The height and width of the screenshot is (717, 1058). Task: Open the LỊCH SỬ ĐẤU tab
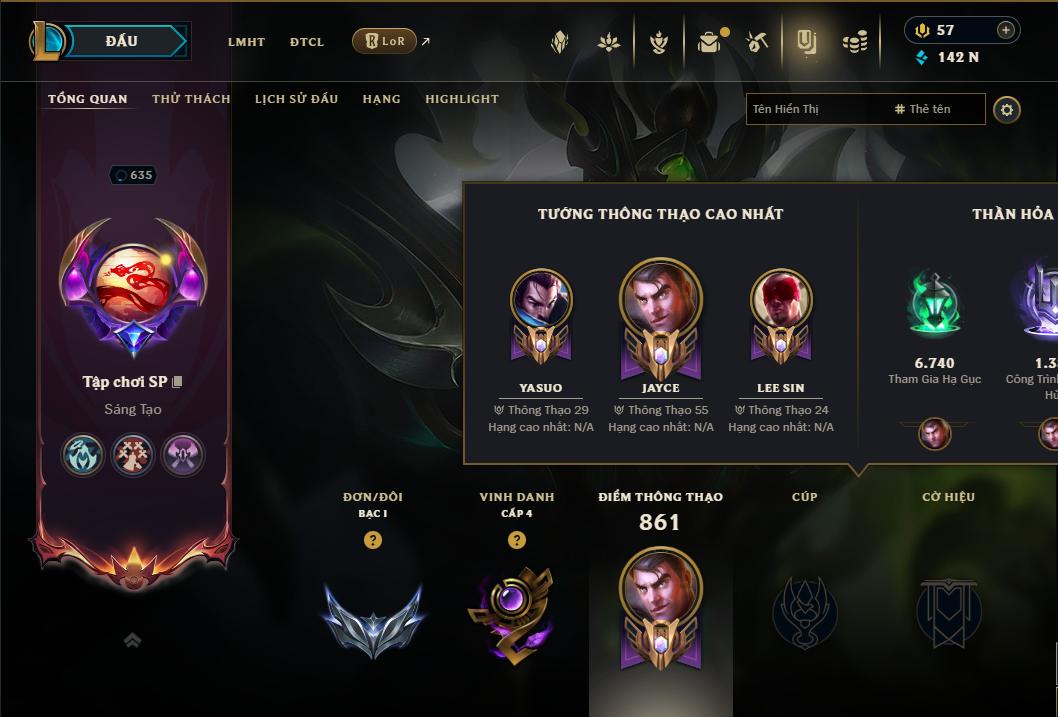296,99
